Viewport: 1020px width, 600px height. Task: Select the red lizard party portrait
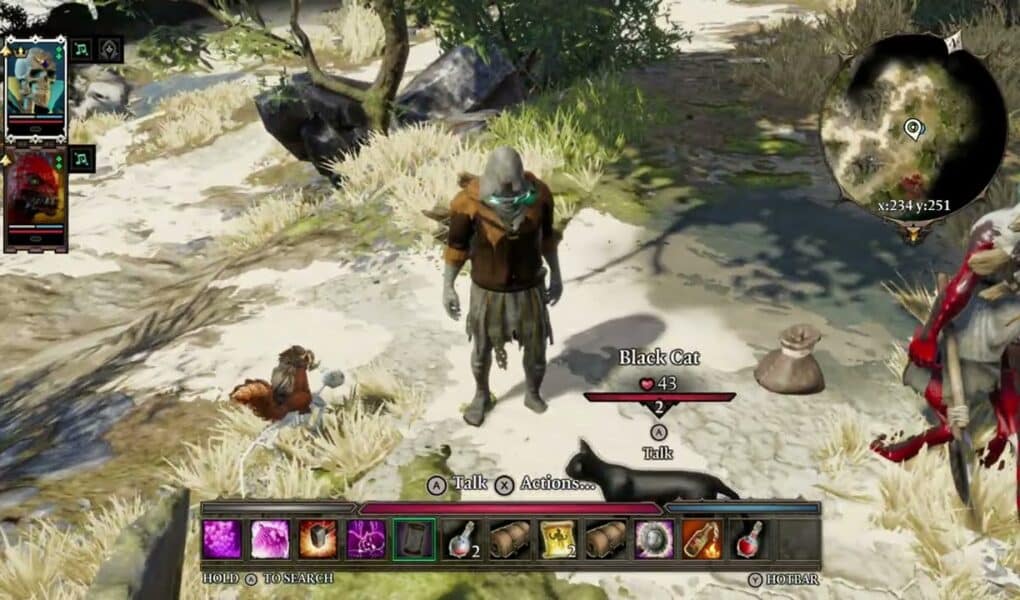(x=35, y=197)
